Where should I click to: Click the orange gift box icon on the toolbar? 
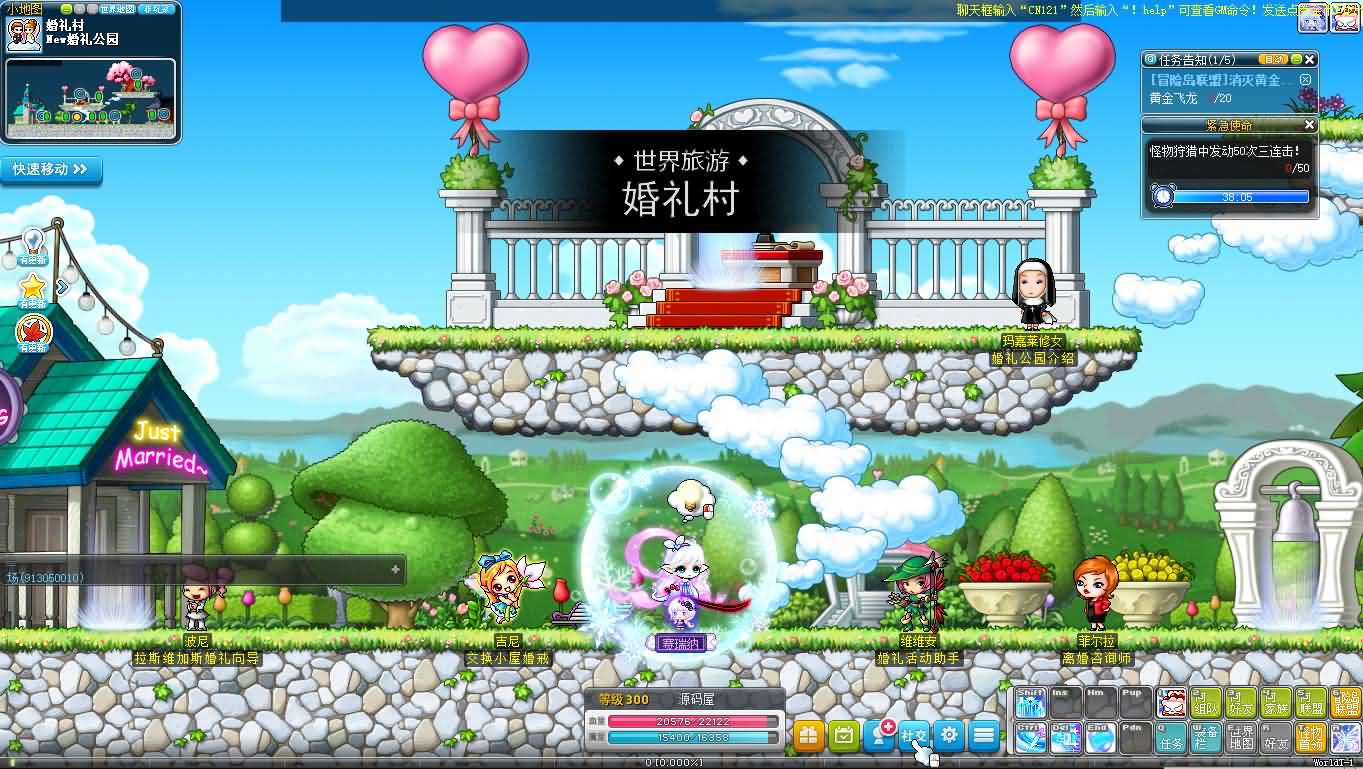click(809, 733)
